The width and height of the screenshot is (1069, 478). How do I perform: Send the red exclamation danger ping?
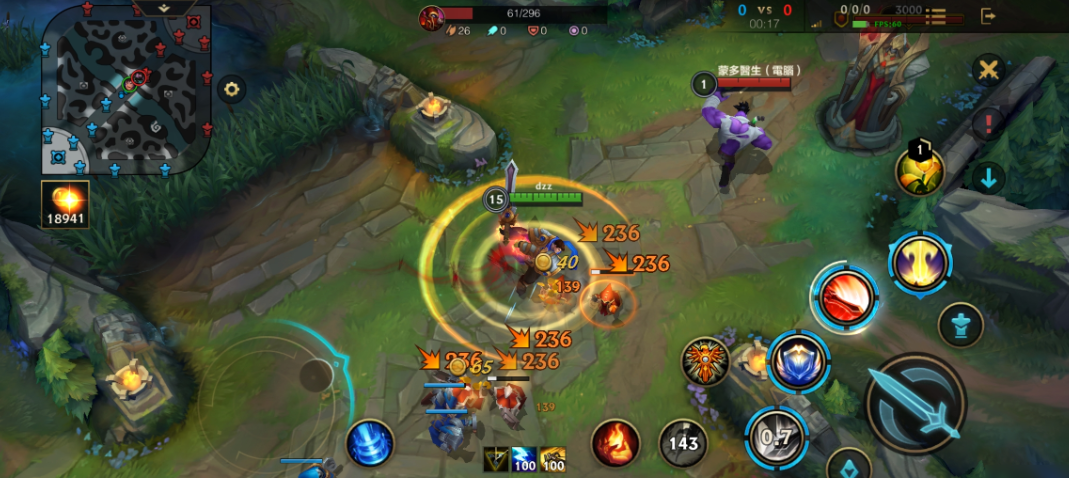tap(988, 124)
